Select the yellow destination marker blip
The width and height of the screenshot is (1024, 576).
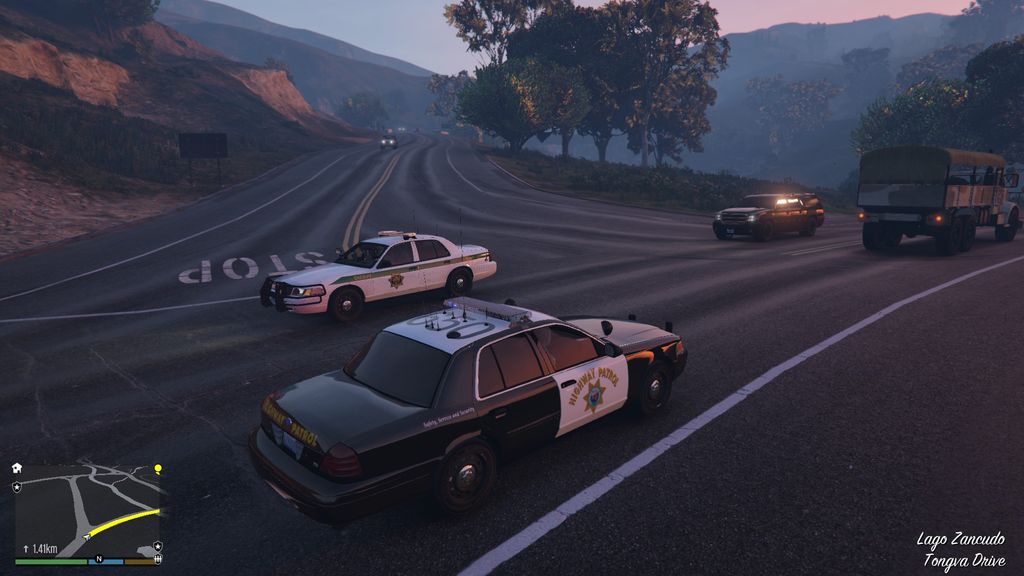157,468
